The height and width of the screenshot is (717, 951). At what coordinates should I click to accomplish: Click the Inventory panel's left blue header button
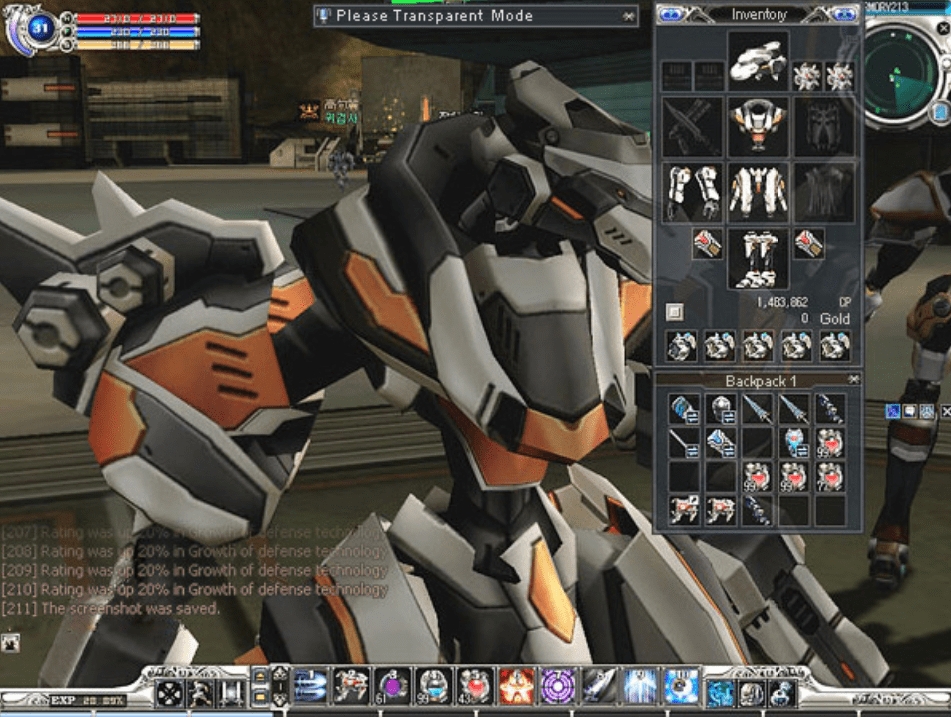click(672, 14)
